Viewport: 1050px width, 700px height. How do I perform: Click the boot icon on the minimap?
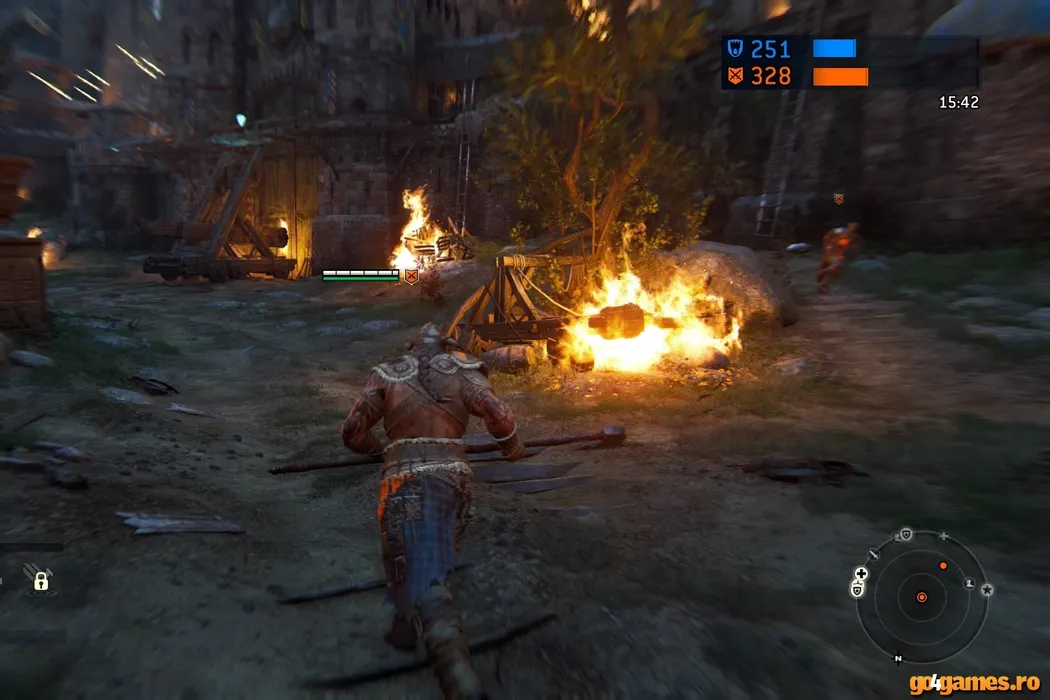coord(969,582)
